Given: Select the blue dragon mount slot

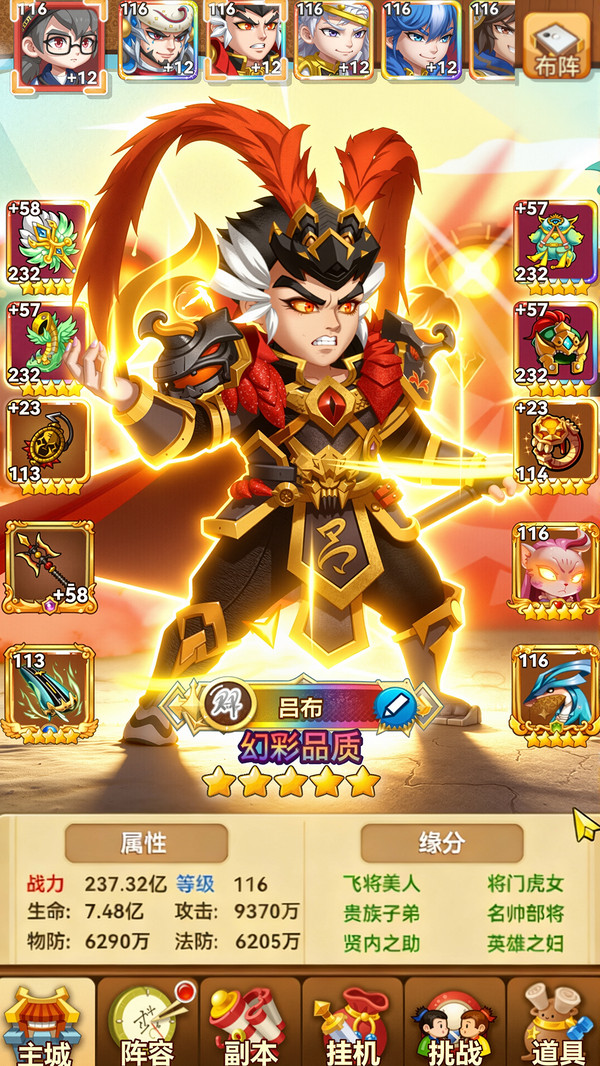Looking at the screenshot, I should [553, 692].
